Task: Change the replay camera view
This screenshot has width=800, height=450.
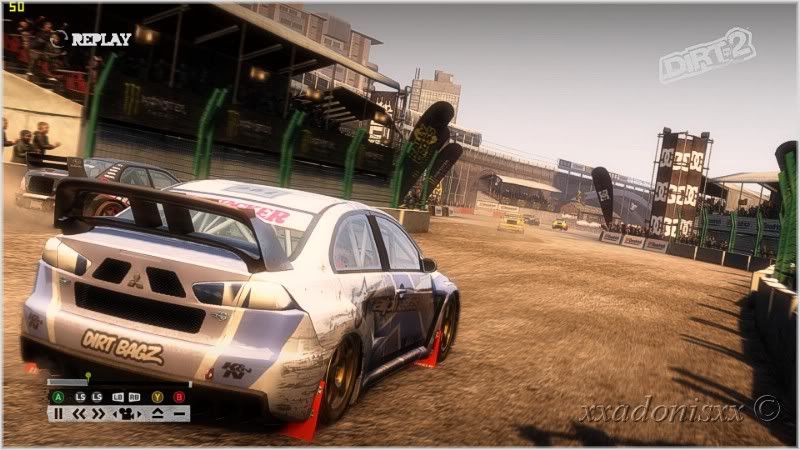Action: coord(127,413)
